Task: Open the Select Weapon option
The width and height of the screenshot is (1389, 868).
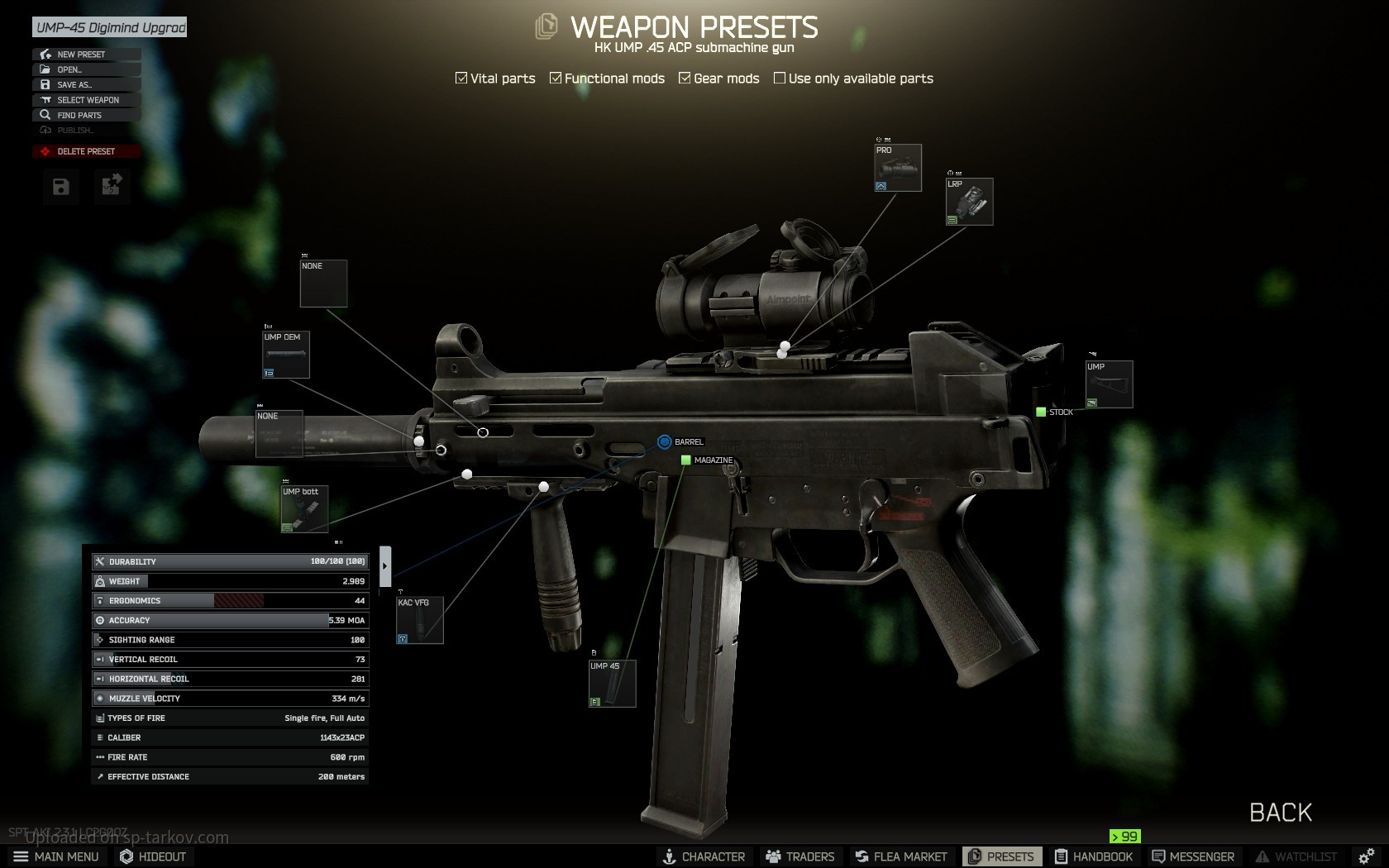Action: tap(88, 100)
